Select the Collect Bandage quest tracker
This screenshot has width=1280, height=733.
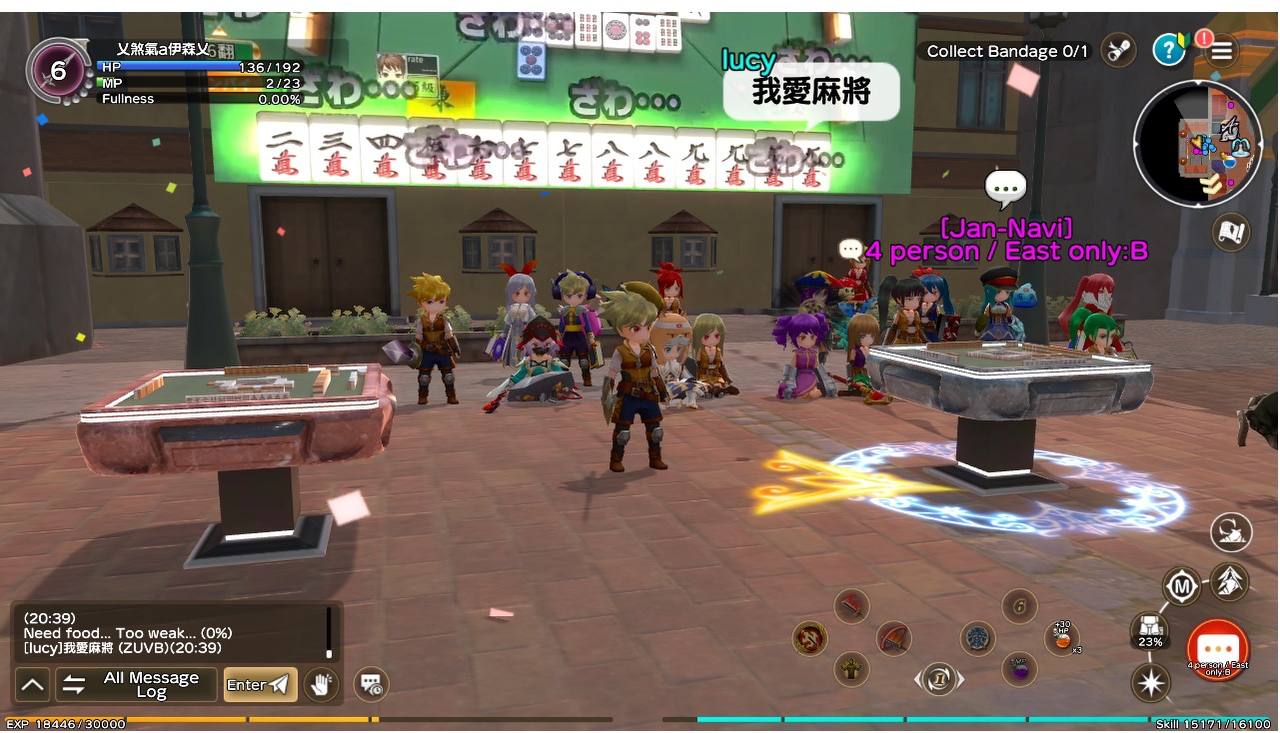pyautogui.click(x=1006, y=51)
